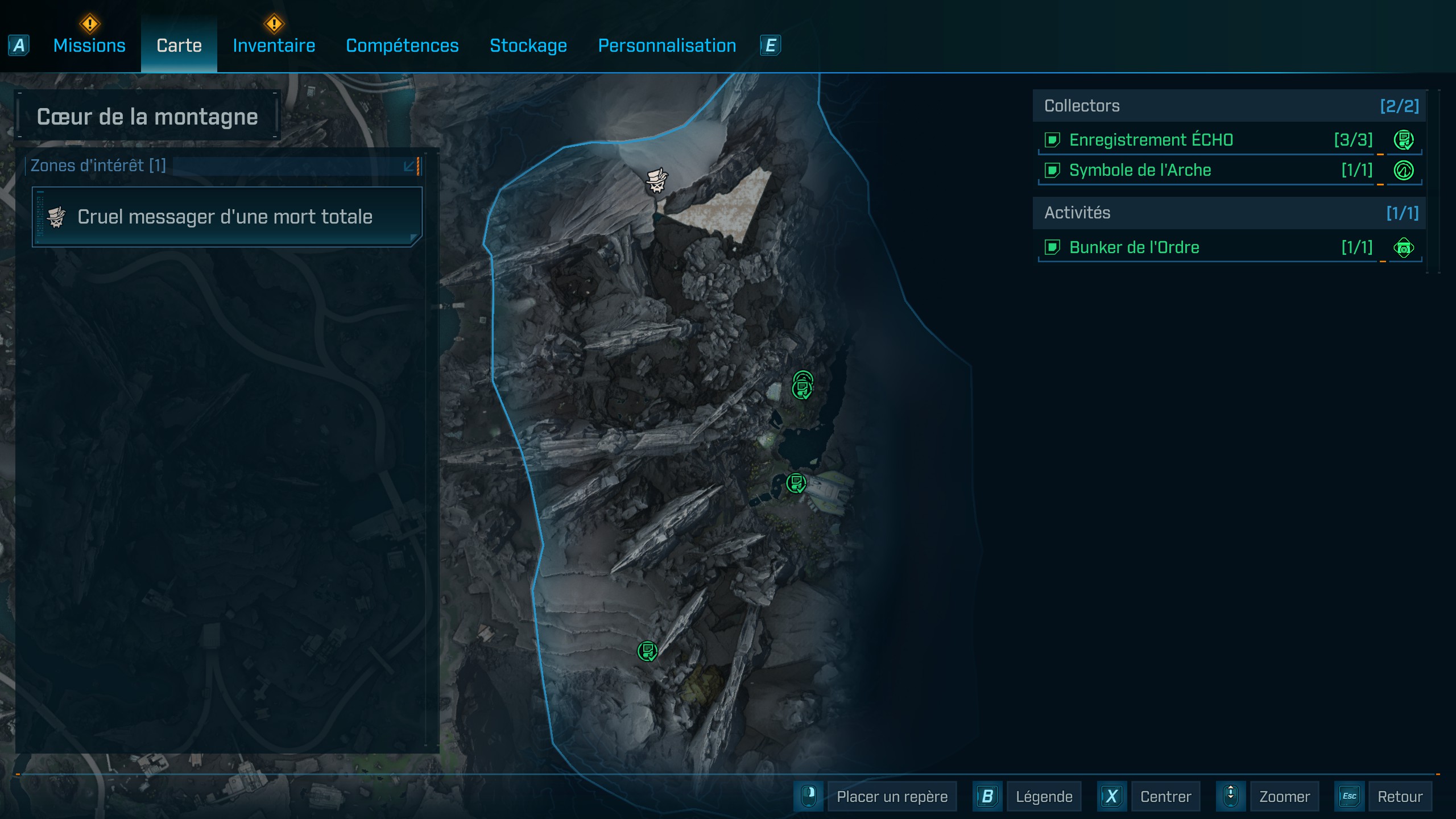Collapse the Zones d'intérêt section
This screenshot has height=819, width=1456.
pos(409,166)
